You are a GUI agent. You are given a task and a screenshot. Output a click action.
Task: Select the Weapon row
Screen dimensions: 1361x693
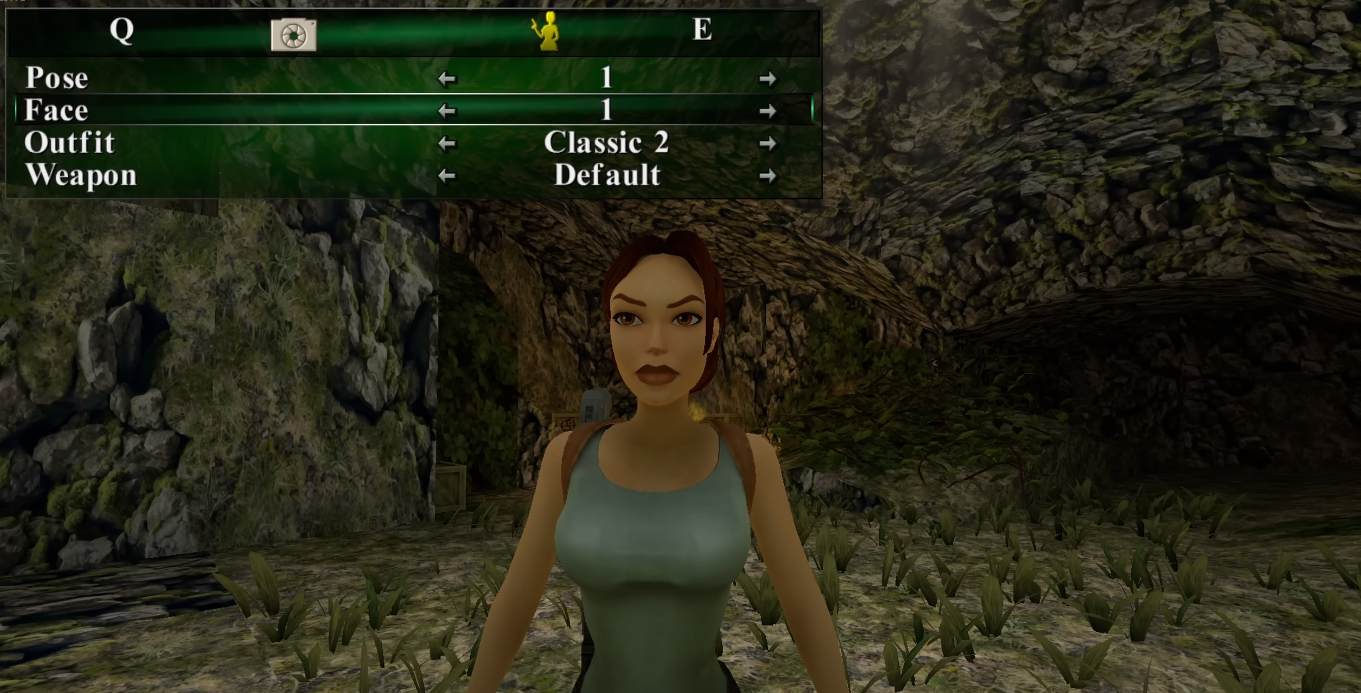click(x=80, y=175)
